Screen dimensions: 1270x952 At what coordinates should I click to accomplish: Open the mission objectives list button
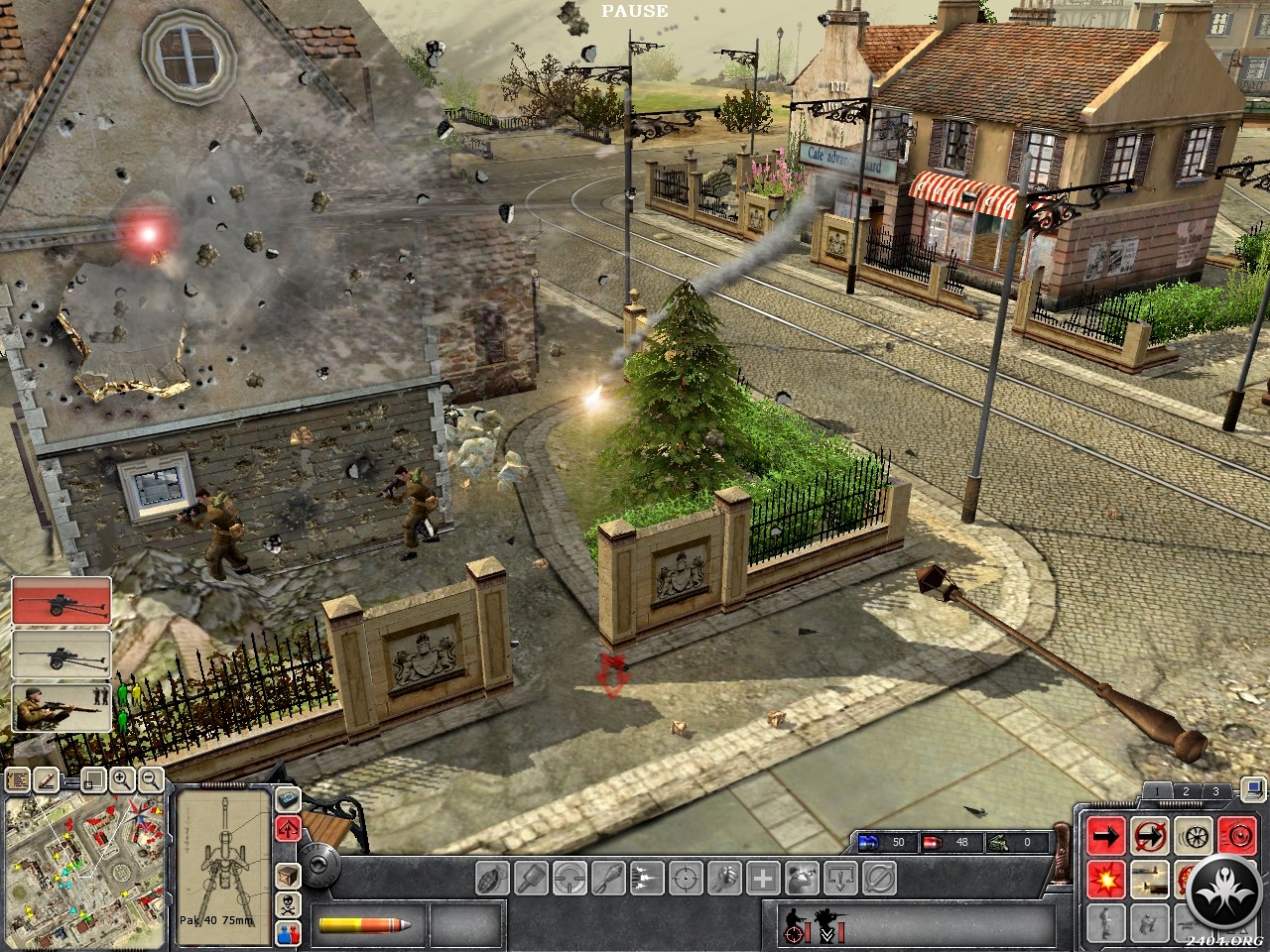click(x=17, y=780)
